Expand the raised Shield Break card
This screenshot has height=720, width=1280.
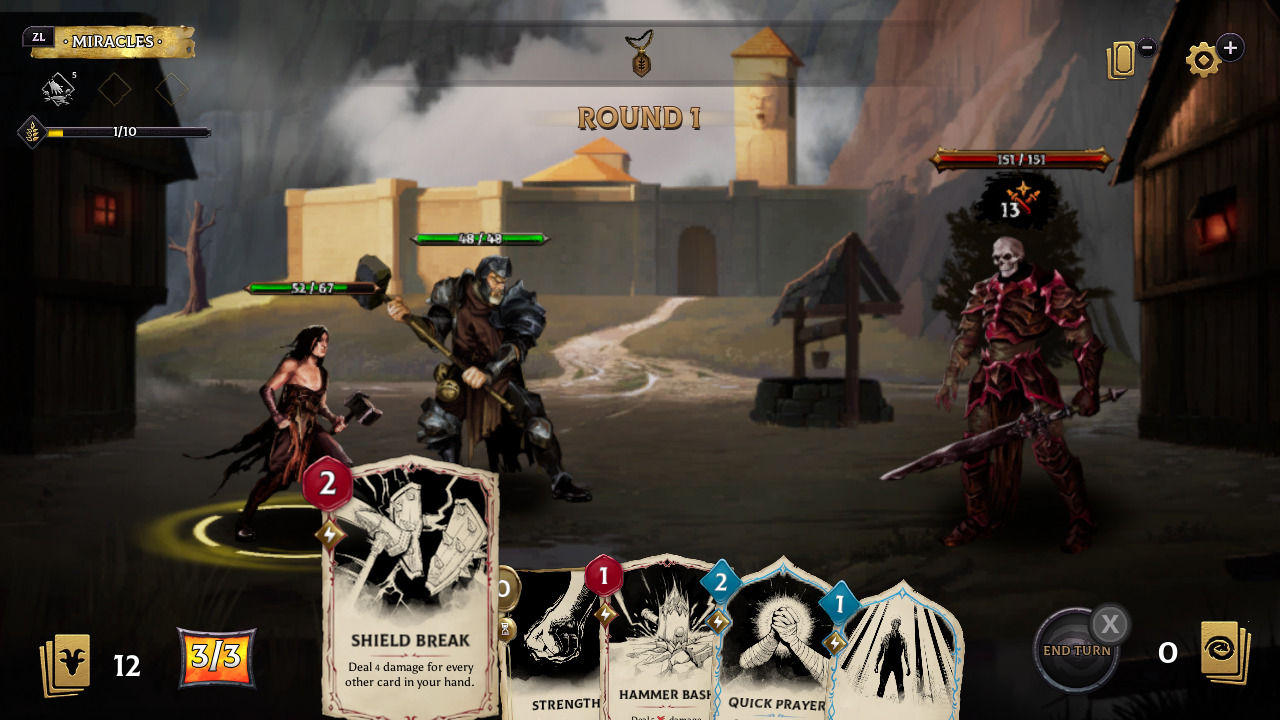[x=410, y=590]
